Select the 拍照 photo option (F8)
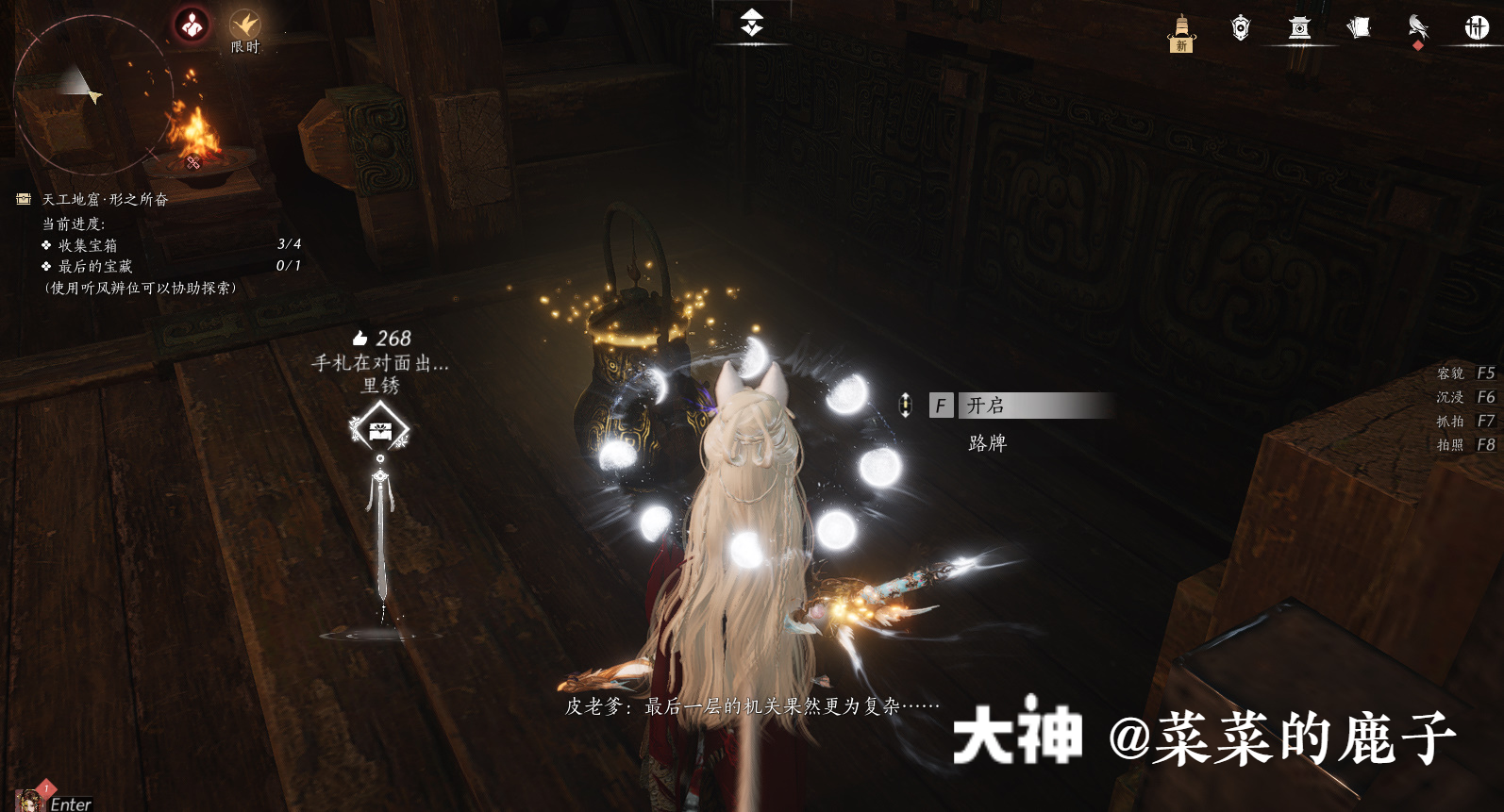The image size is (1504, 812). [x=1467, y=445]
